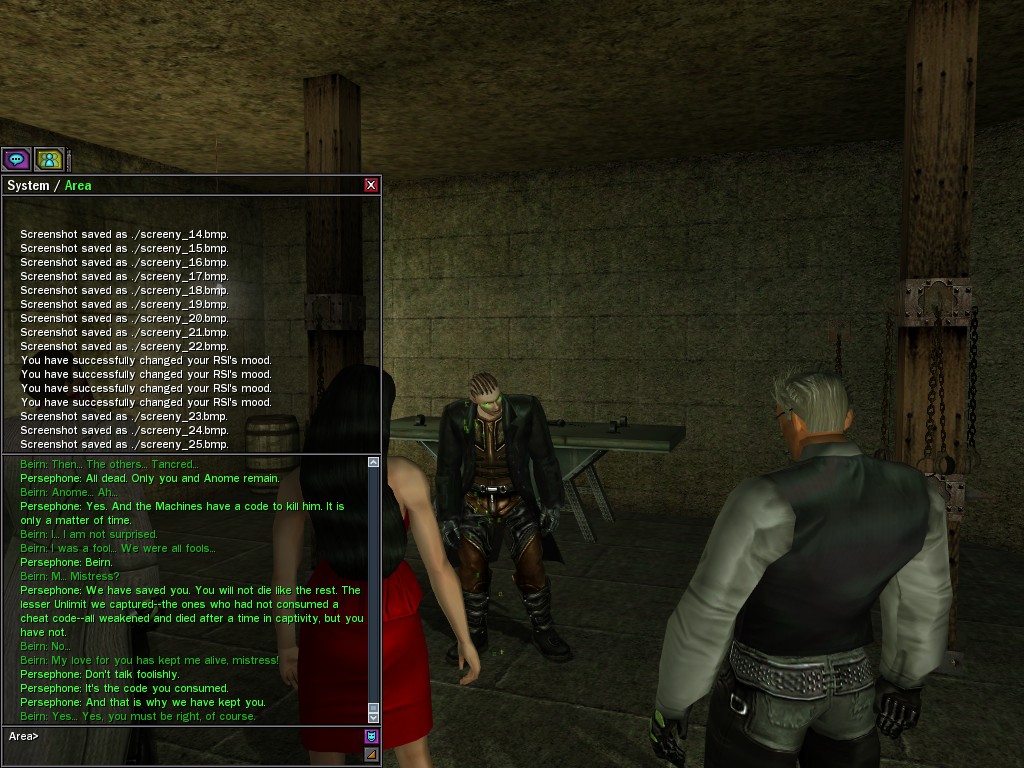This screenshot has height=768, width=1024.
Task: Close the System / Area chat window
Action: [371, 185]
